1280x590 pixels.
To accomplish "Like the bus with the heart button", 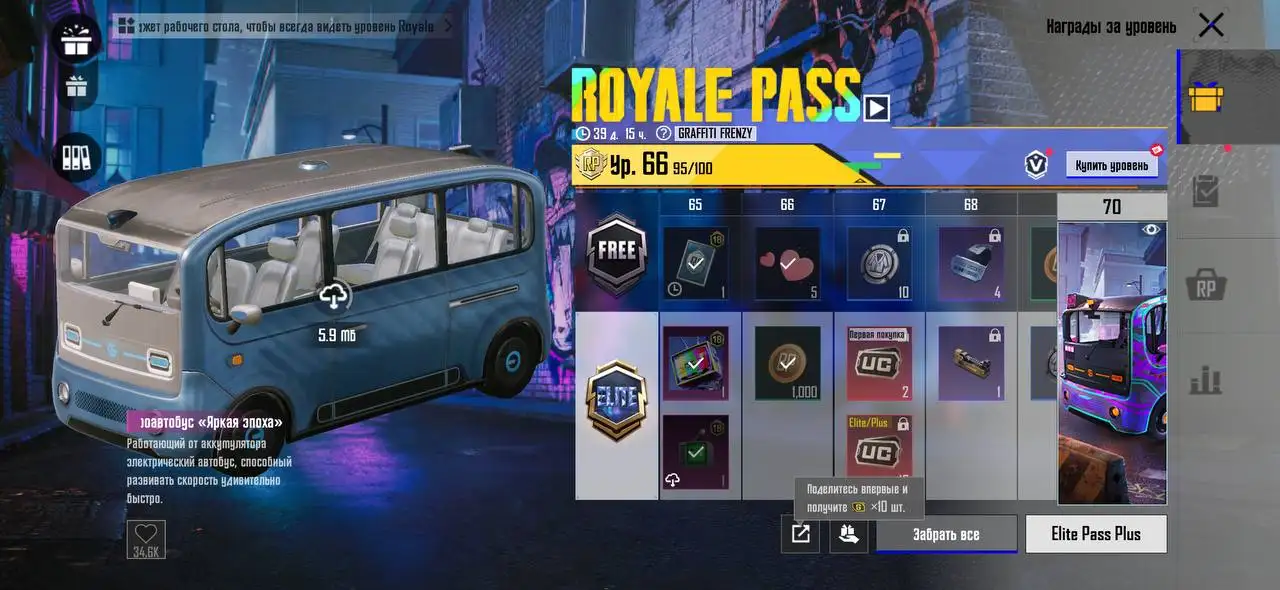I will tap(146, 534).
